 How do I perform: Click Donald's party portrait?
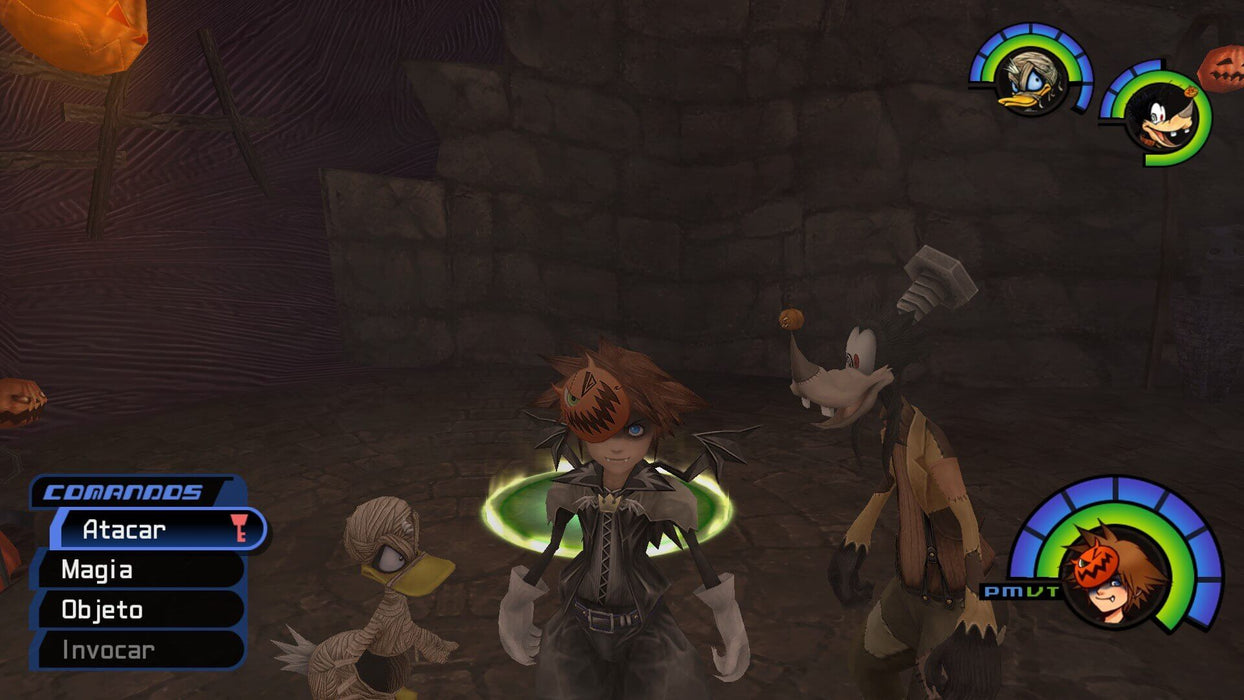click(1030, 80)
